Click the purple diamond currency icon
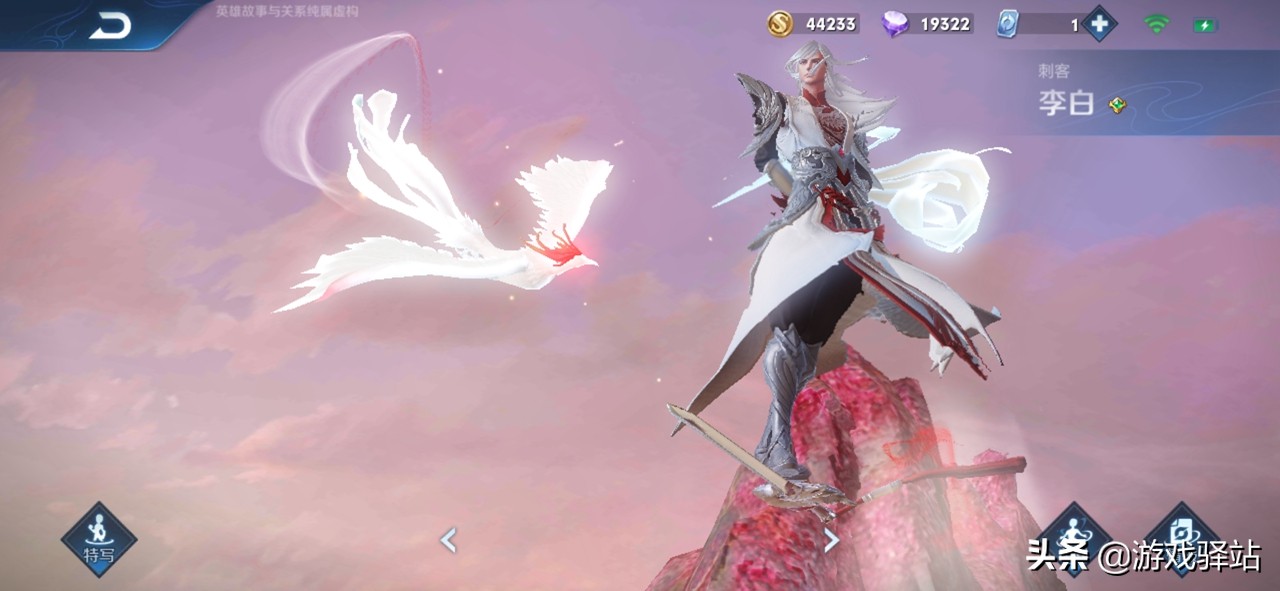Image resolution: width=1280 pixels, height=591 pixels. [x=894, y=24]
